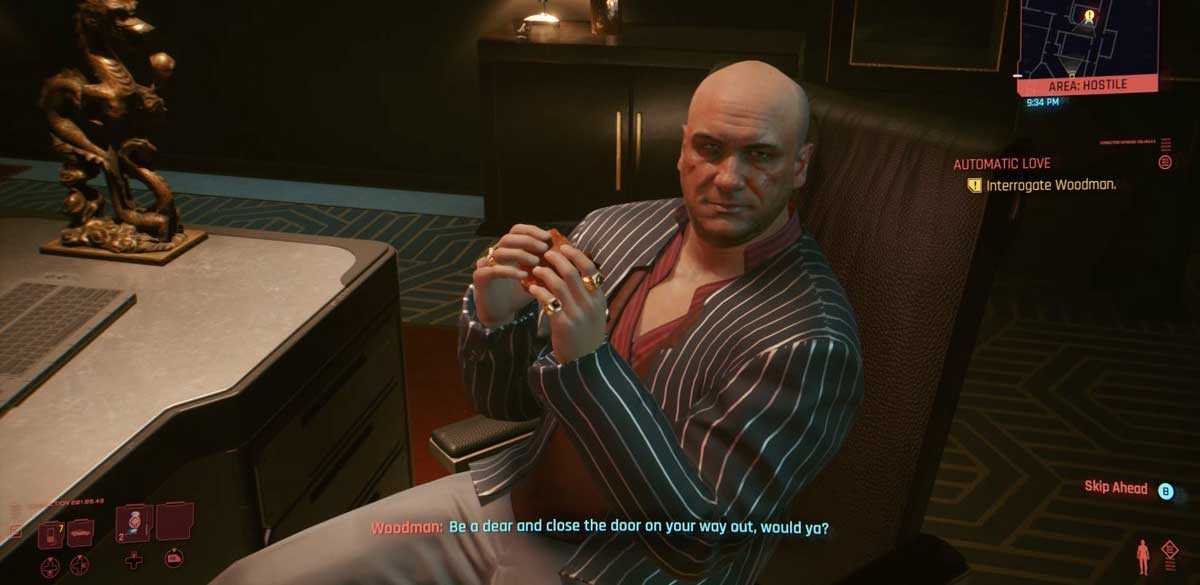Click the circular icon beside the quest tracker

pos(1165,162)
